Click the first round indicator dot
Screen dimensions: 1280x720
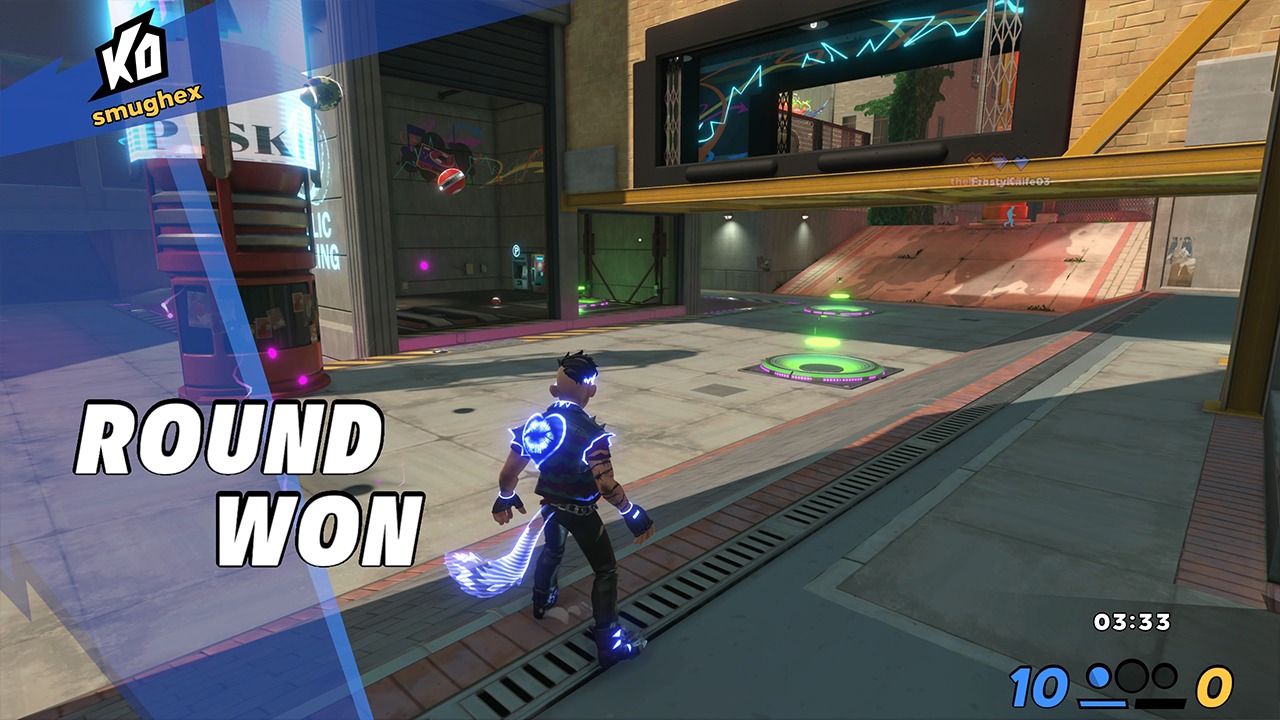coord(1098,677)
